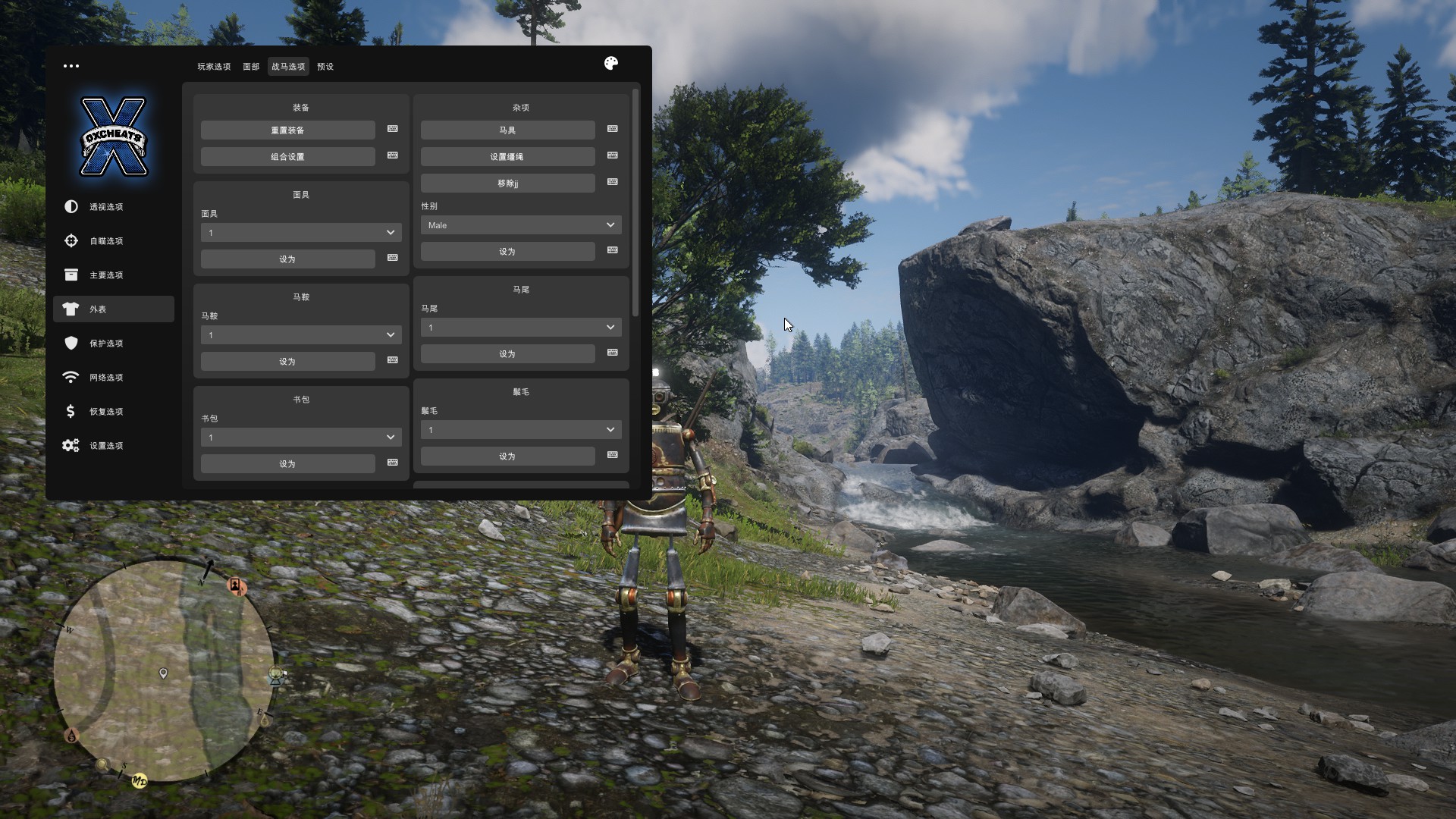Open 设置选项 settings entry
Viewport: 1456px width, 819px height.
click(106, 446)
